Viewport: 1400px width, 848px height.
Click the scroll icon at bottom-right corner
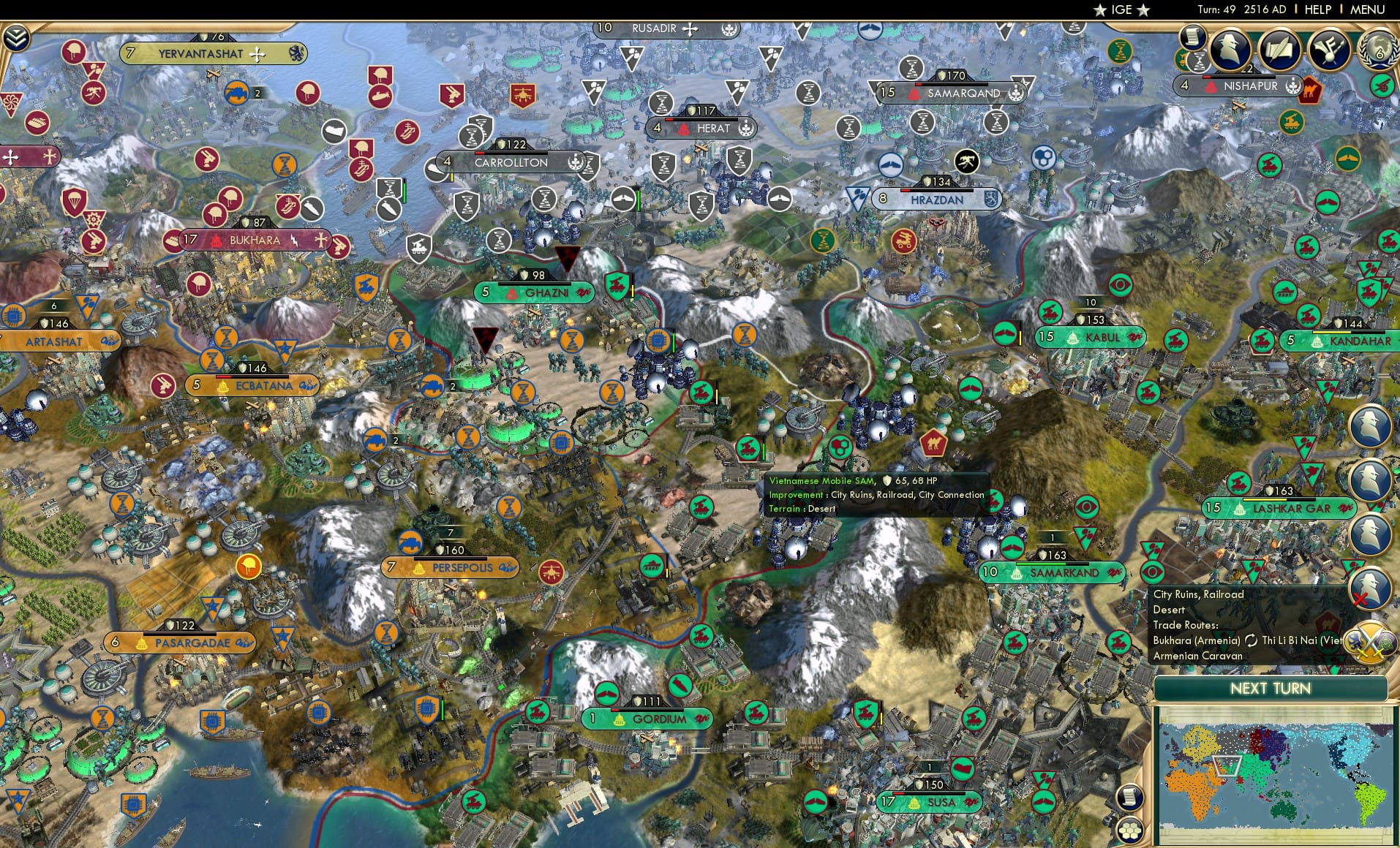point(1129,797)
